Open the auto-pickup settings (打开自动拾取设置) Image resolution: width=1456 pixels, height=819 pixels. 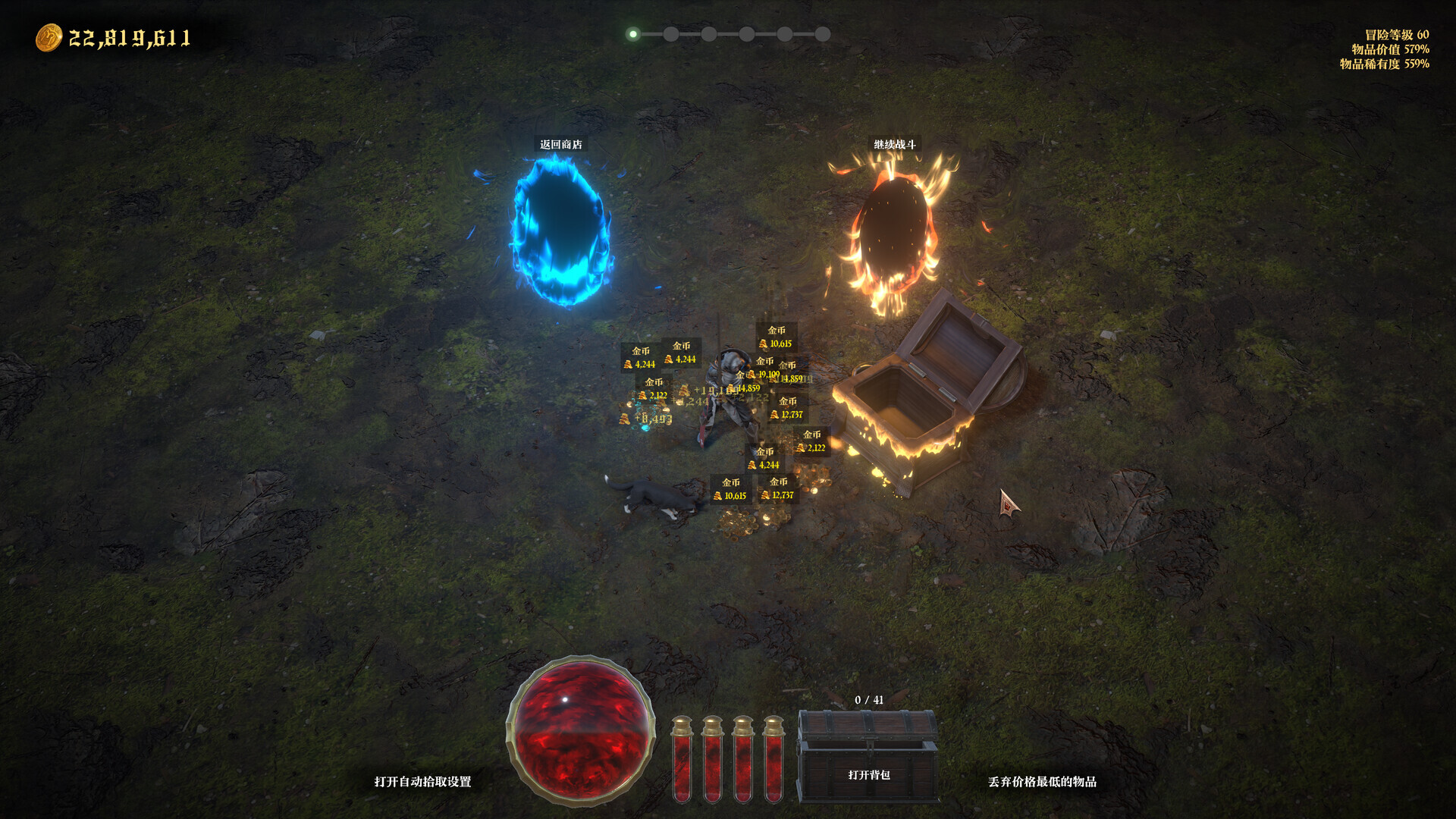pos(422,781)
